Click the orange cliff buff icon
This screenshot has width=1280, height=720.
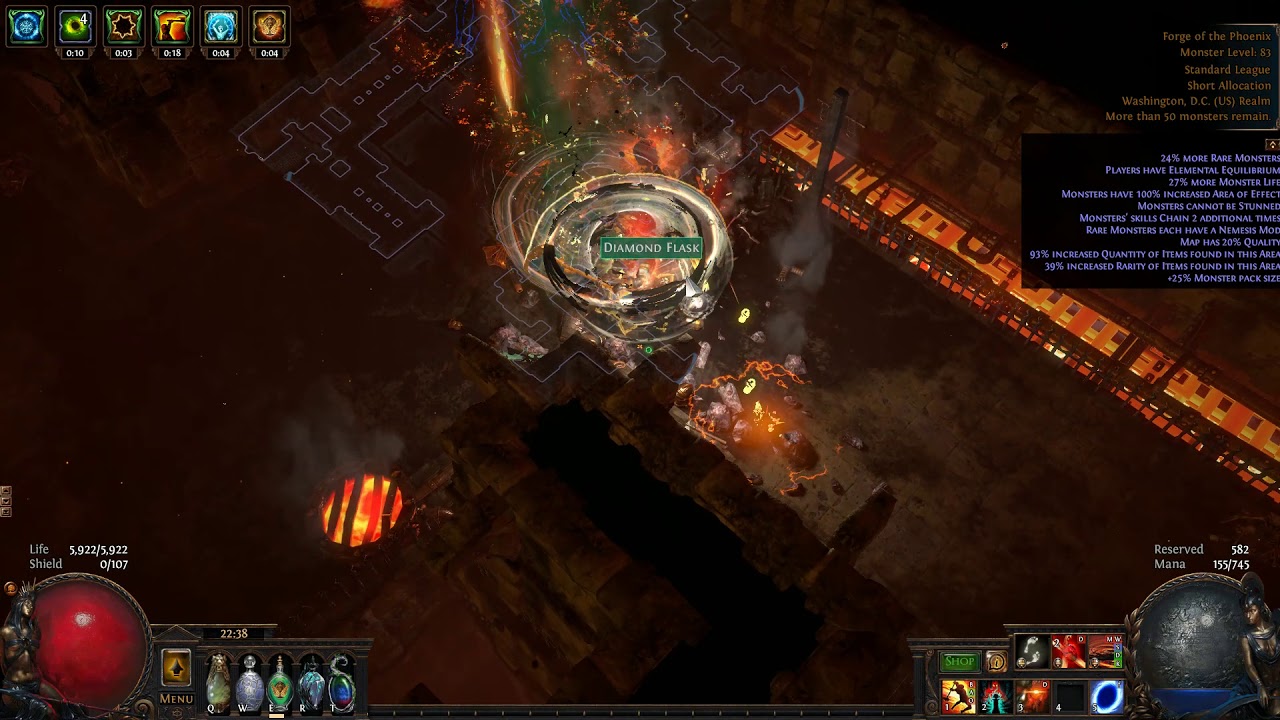pyautogui.click(x=172, y=27)
